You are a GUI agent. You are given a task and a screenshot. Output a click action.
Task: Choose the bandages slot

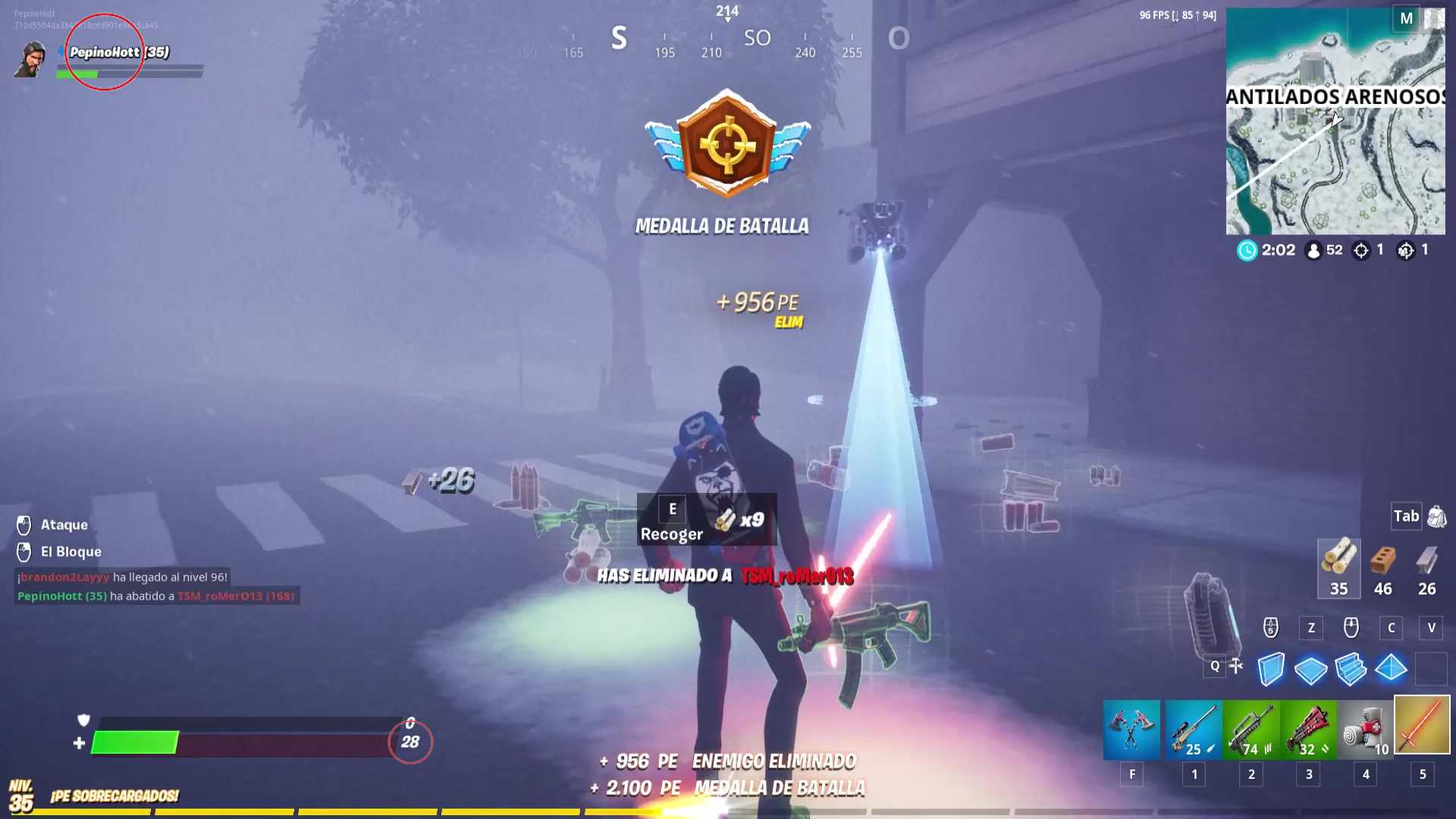1366,729
